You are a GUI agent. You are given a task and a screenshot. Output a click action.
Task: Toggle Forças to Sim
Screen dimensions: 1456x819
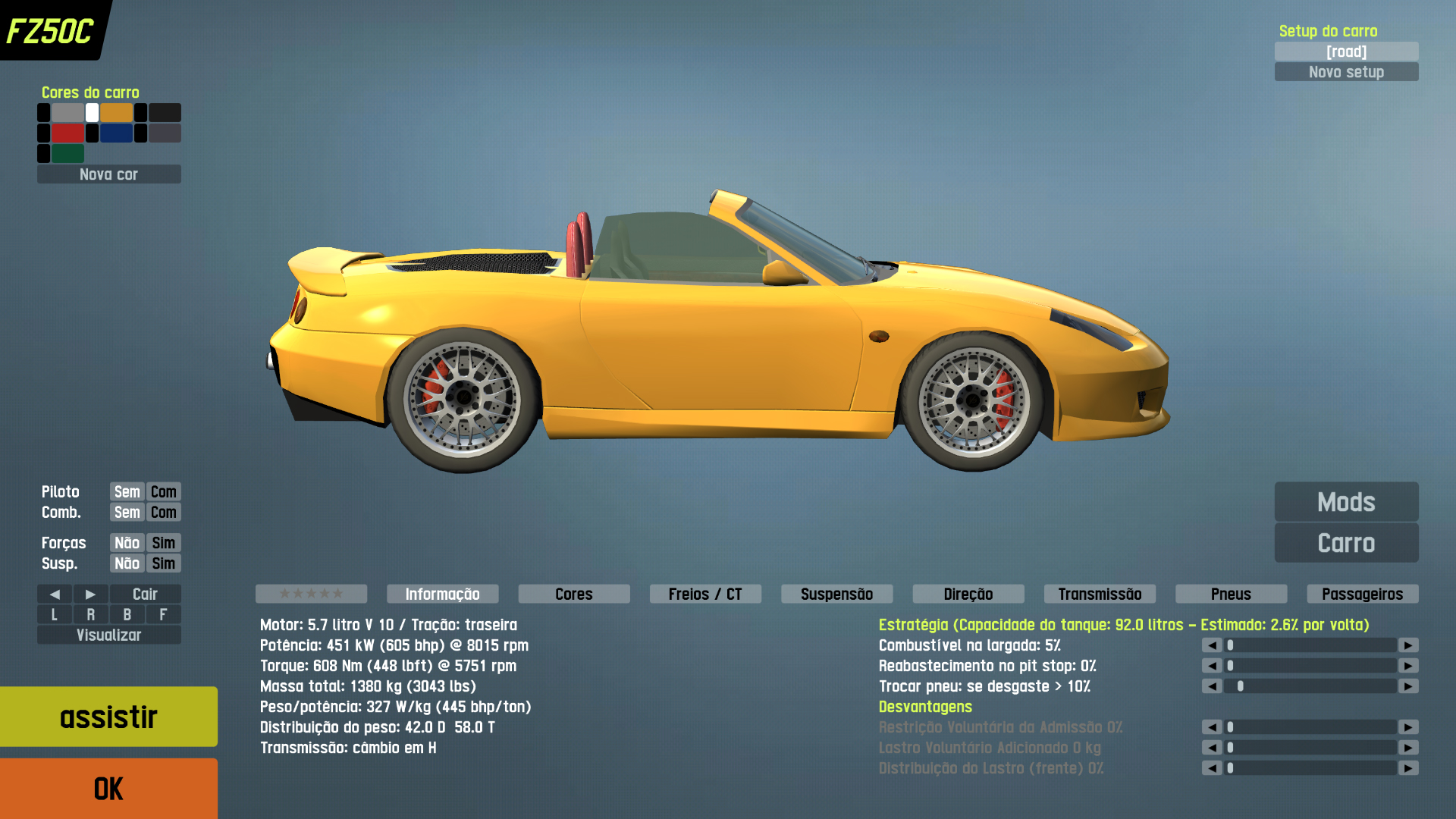(163, 543)
